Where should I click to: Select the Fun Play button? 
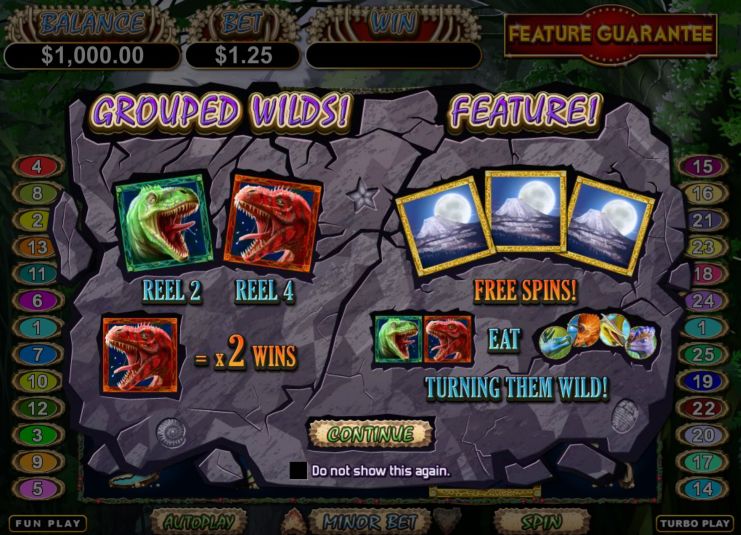pyautogui.click(x=48, y=523)
